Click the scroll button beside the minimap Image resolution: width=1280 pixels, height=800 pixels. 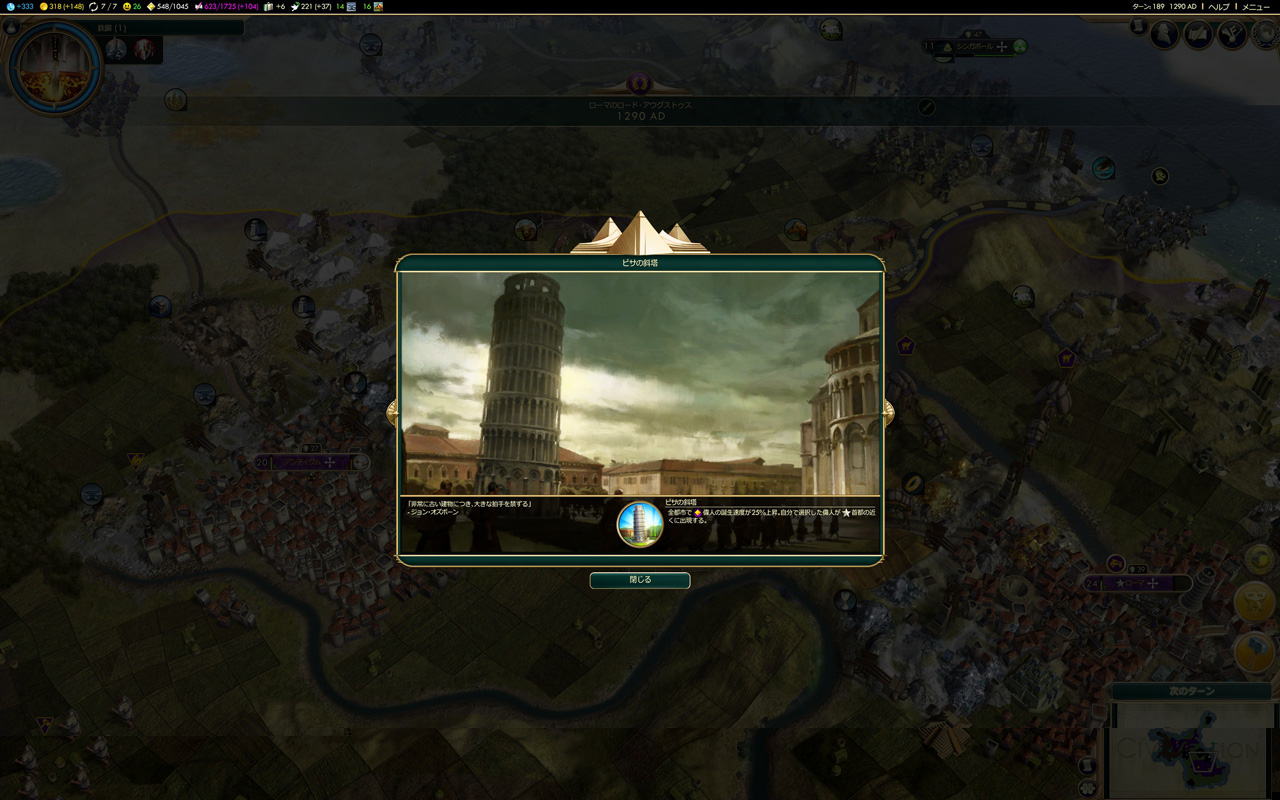point(1088,766)
